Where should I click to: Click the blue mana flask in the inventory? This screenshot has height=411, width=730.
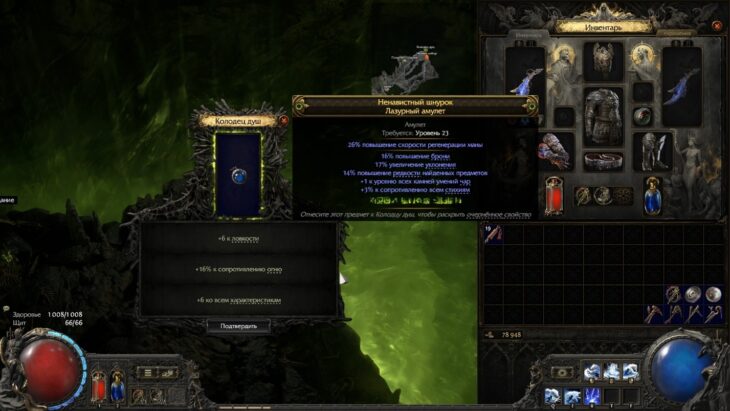click(652, 194)
